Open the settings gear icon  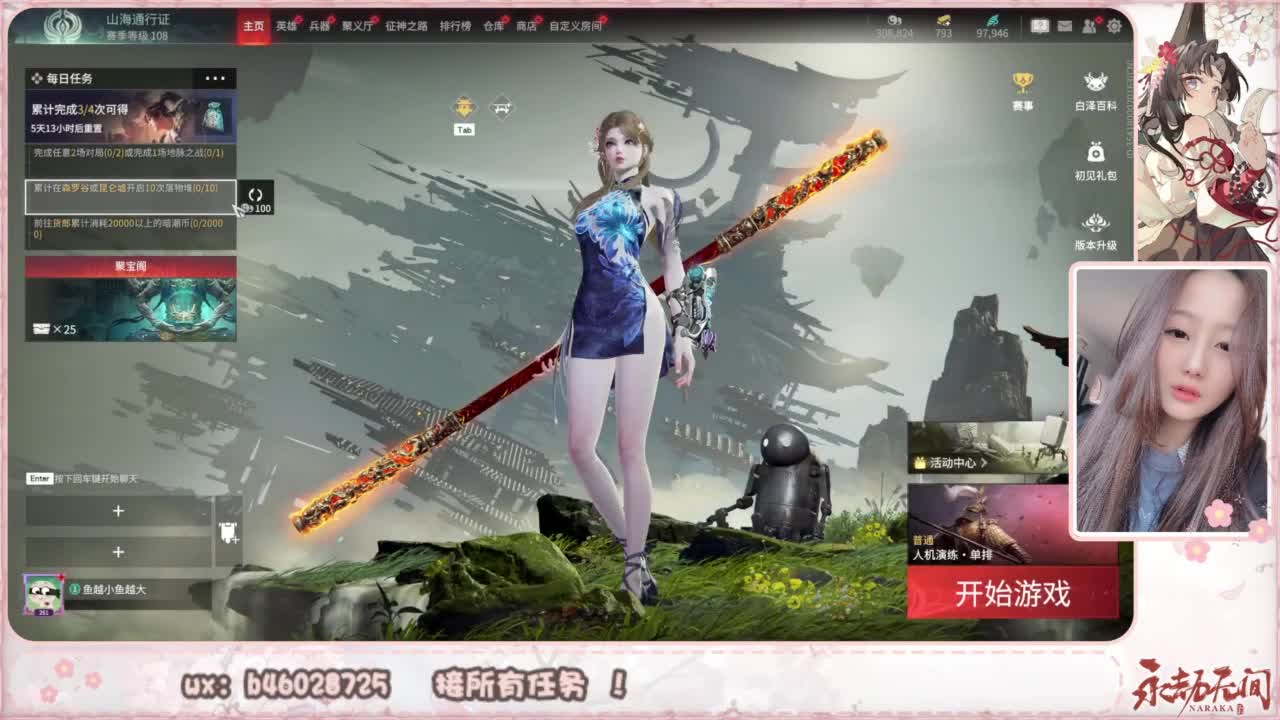pyautogui.click(x=1114, y=26)
